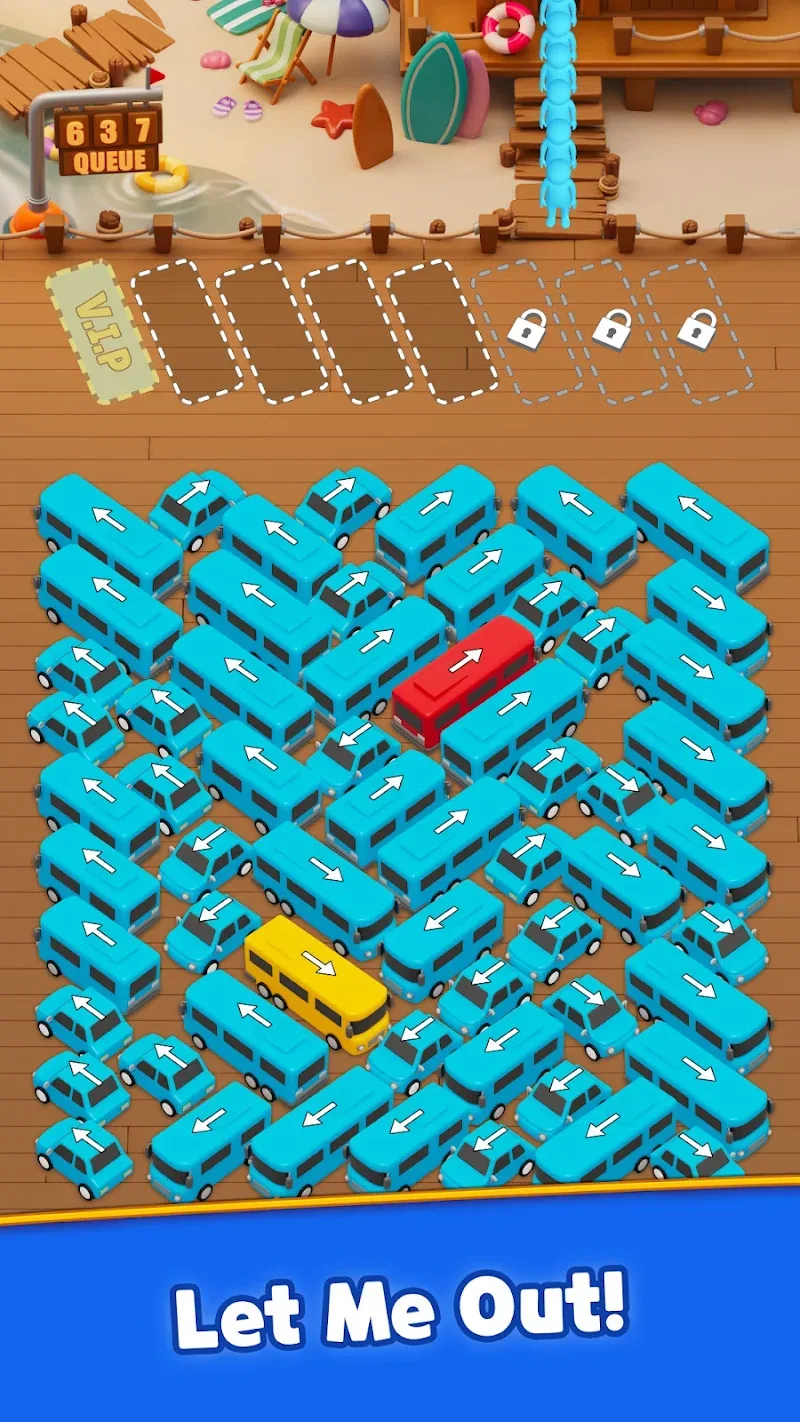This screenshot has width=800, height=1422.
Task: Select the V.I.P parking slot
Action: (101, 331)
